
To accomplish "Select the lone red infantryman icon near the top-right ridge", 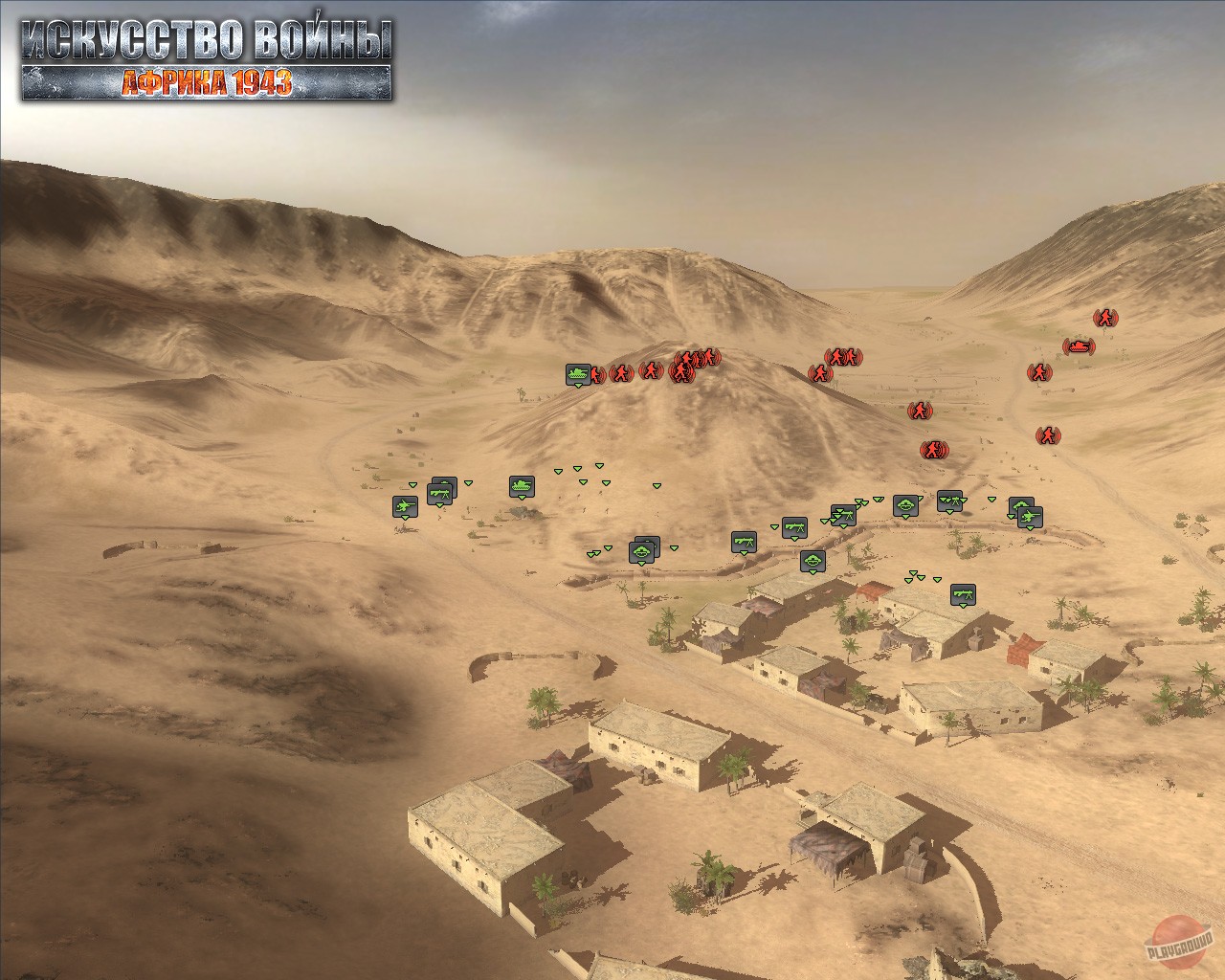I will pos(1105,318).
